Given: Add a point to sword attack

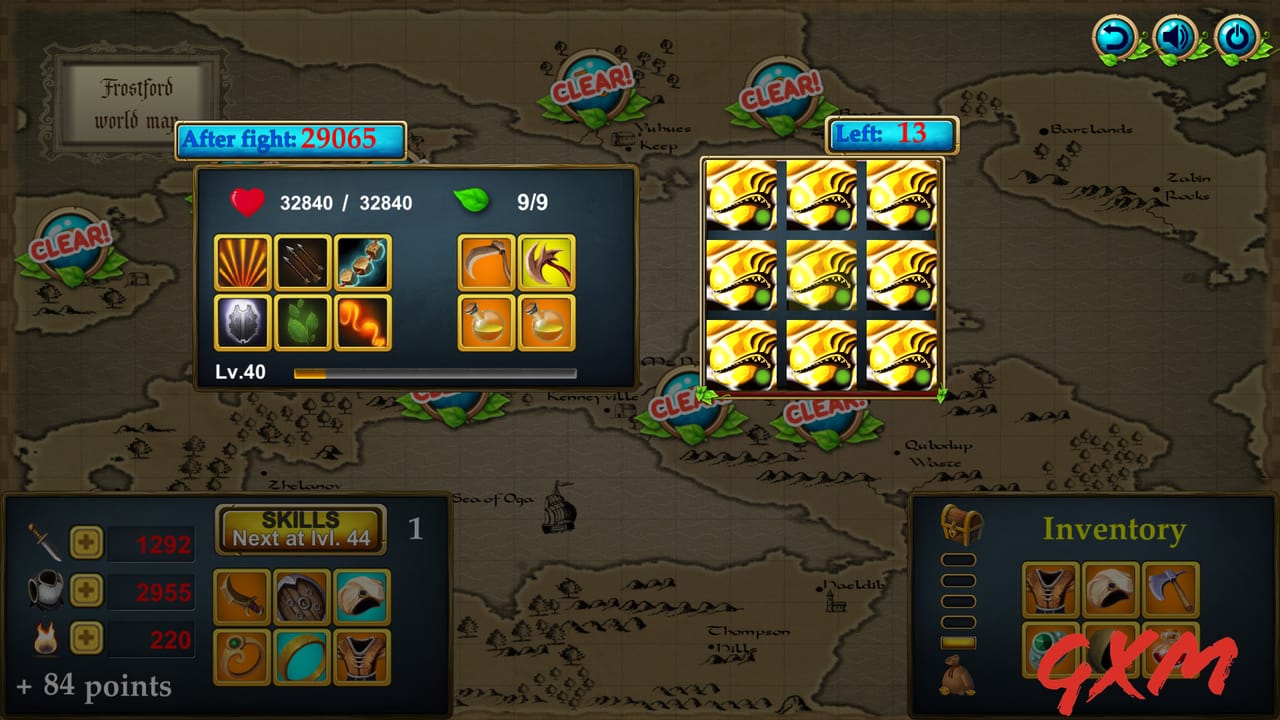Looking at the screenshot, I should pyautogui.click(x=87, y=542).
